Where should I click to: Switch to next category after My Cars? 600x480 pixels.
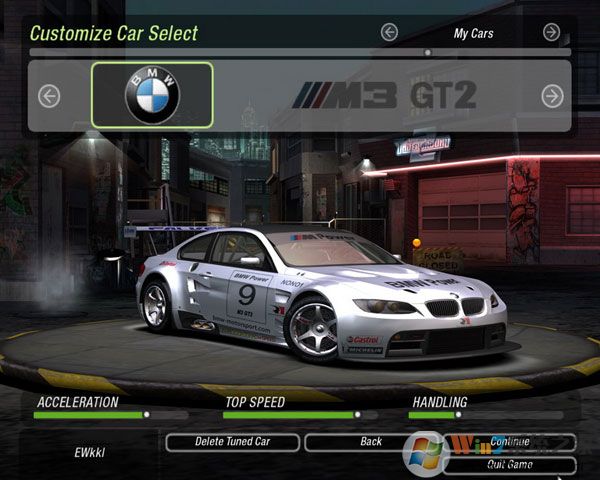[x=551, y=32]
